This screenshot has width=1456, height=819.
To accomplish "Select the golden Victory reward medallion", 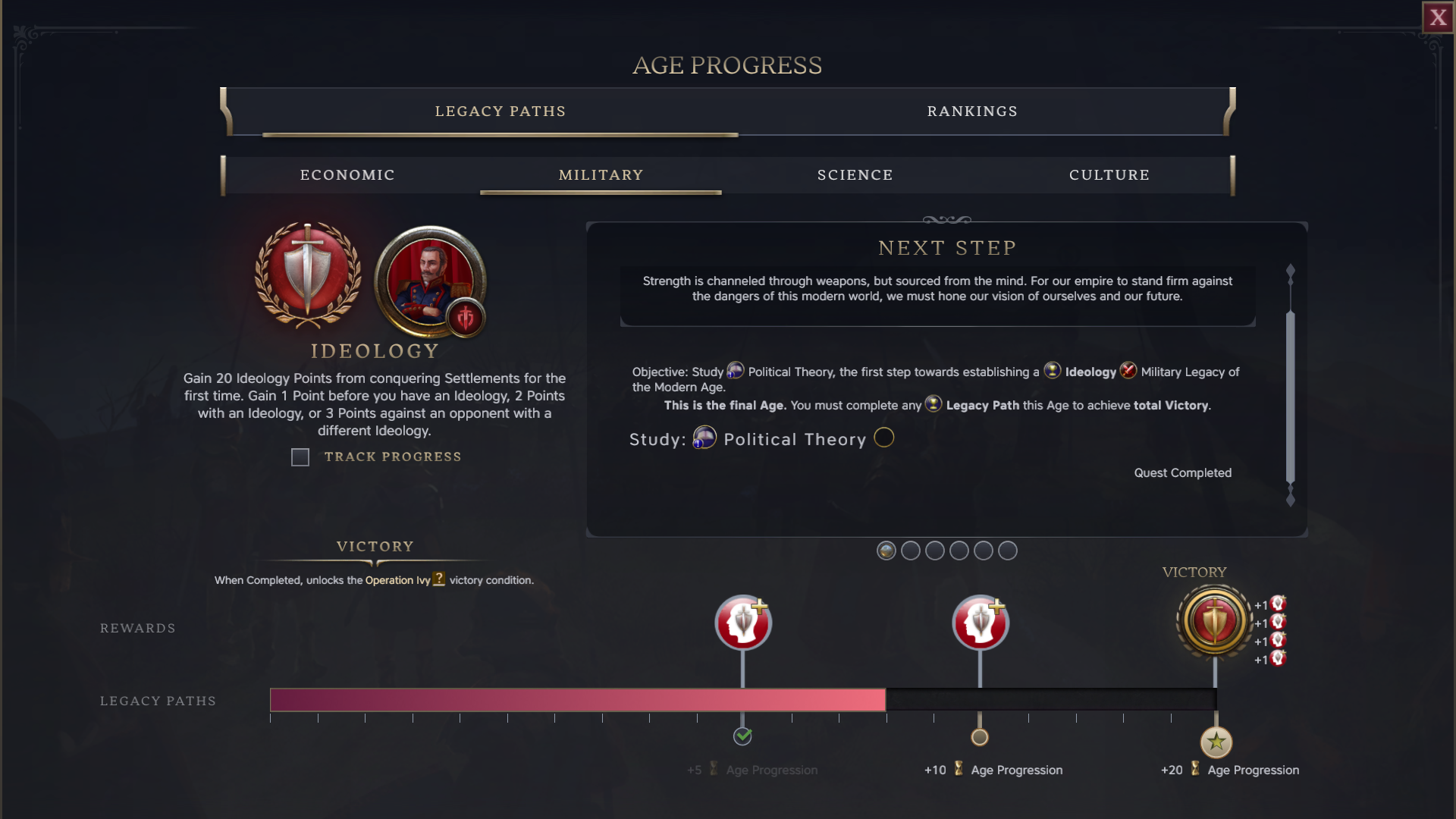I will click(1214, 621).
